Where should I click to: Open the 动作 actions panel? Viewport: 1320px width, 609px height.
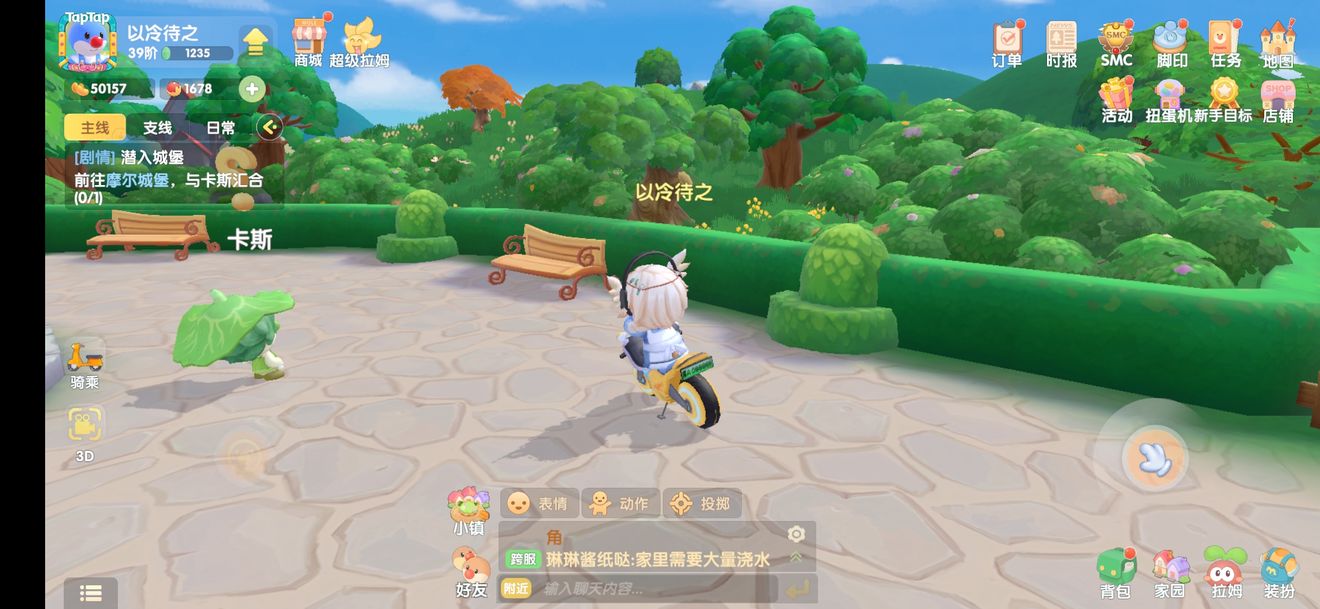coord(619,503)
